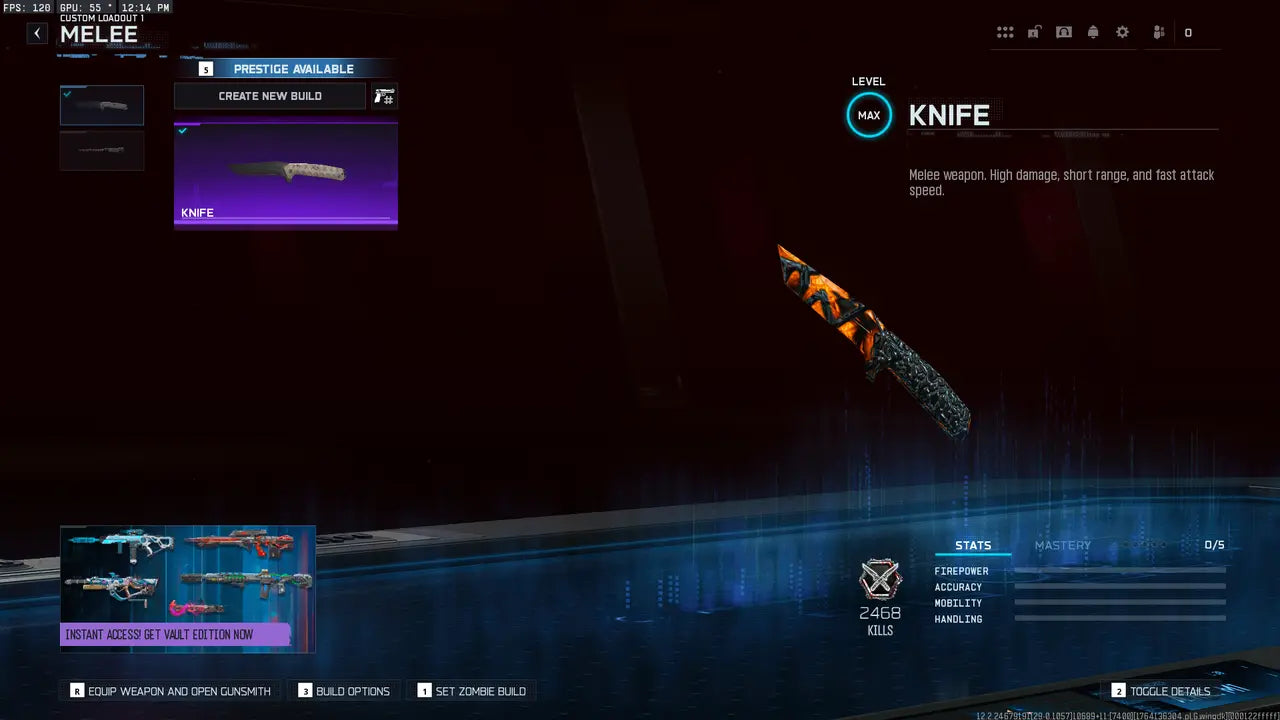Click the grid menu icon top right

pos(1005,31)
